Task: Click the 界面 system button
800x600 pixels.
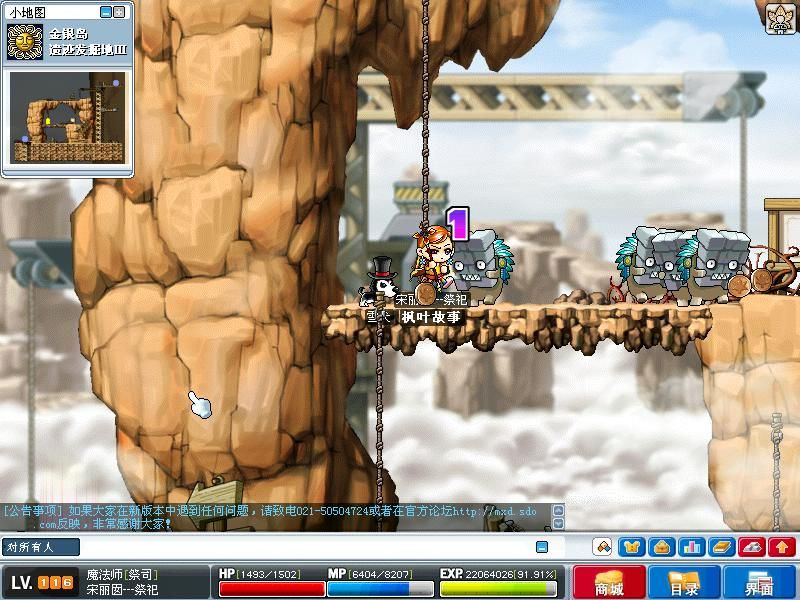Action: tap(759, 584)
